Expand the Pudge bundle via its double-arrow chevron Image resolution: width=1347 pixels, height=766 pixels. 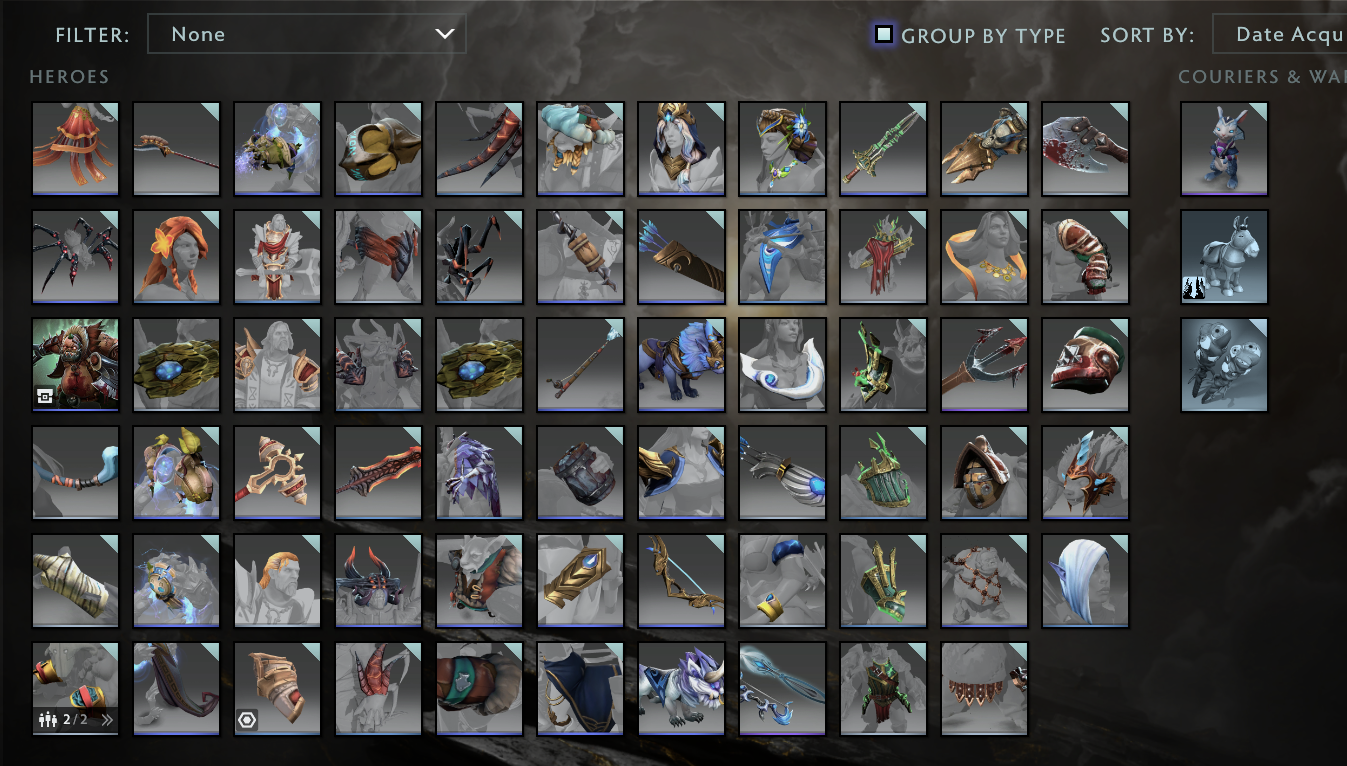[108, 719]
